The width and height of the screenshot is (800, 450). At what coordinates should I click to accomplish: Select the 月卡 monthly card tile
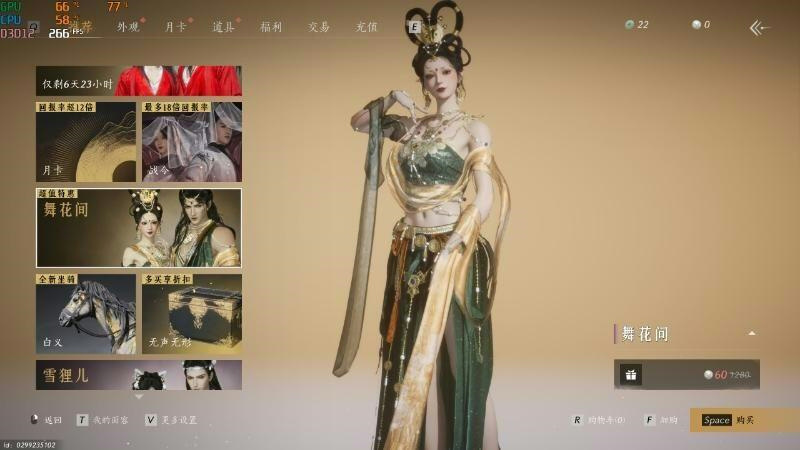coord(86,141)
